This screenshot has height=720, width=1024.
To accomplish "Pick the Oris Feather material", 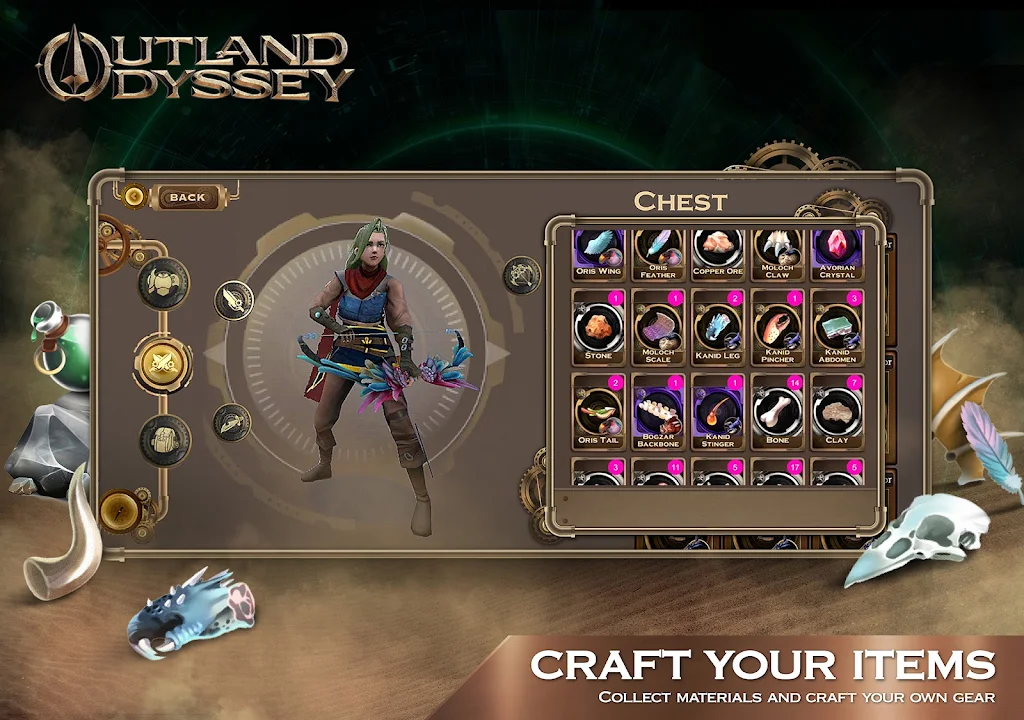I will tap(658, 253).
